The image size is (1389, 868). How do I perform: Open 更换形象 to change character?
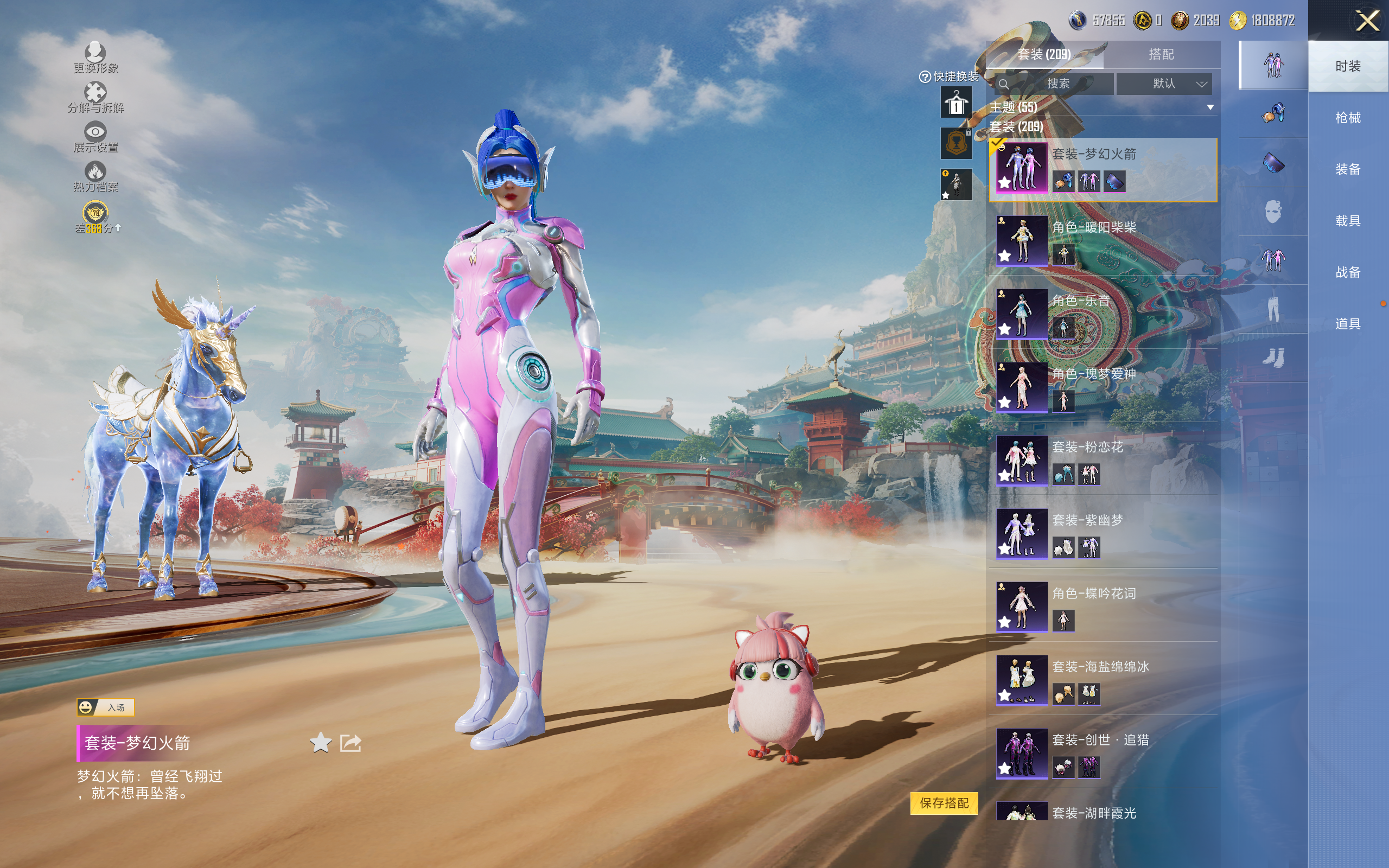pyautogui.click(x=95, y=58)
